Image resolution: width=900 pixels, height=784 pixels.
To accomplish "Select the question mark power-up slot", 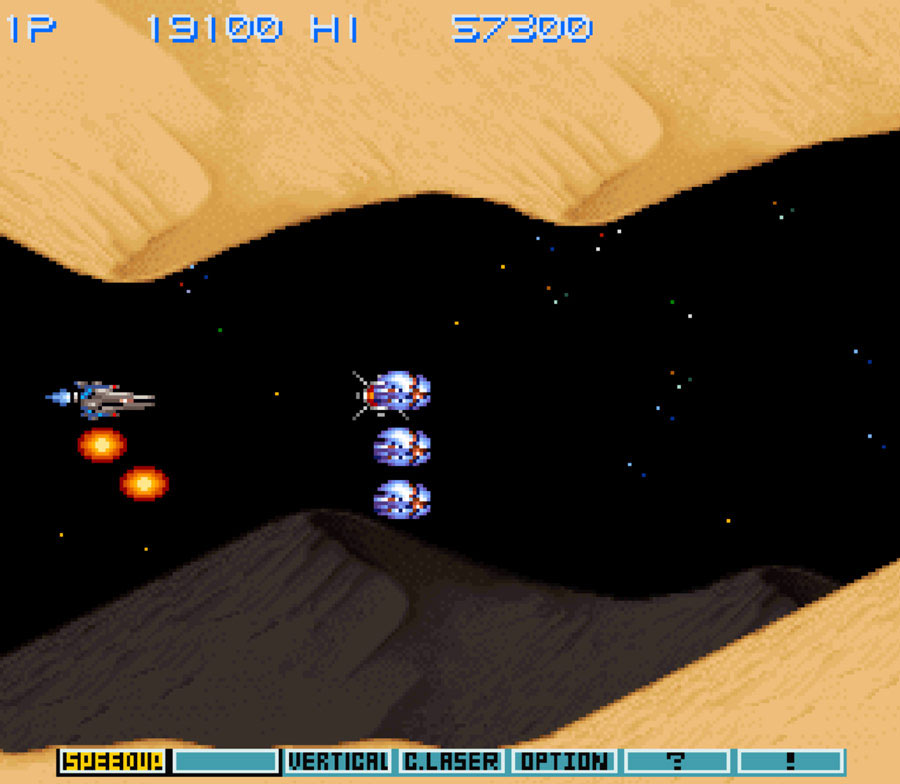I will pyautogui.click(x=677, y=761).
